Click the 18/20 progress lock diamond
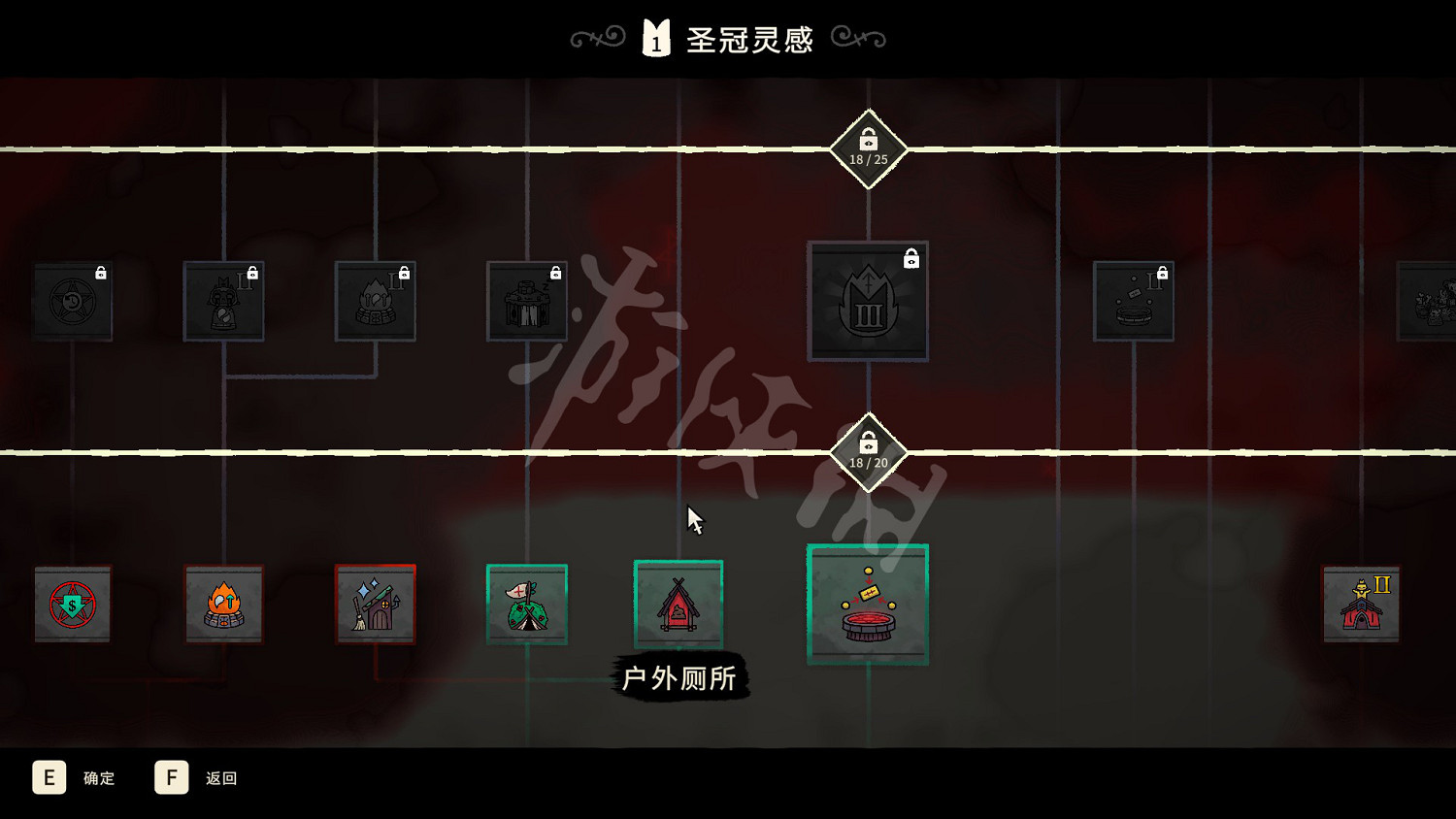Screen dimensions: 1456x819 (868, 452)
